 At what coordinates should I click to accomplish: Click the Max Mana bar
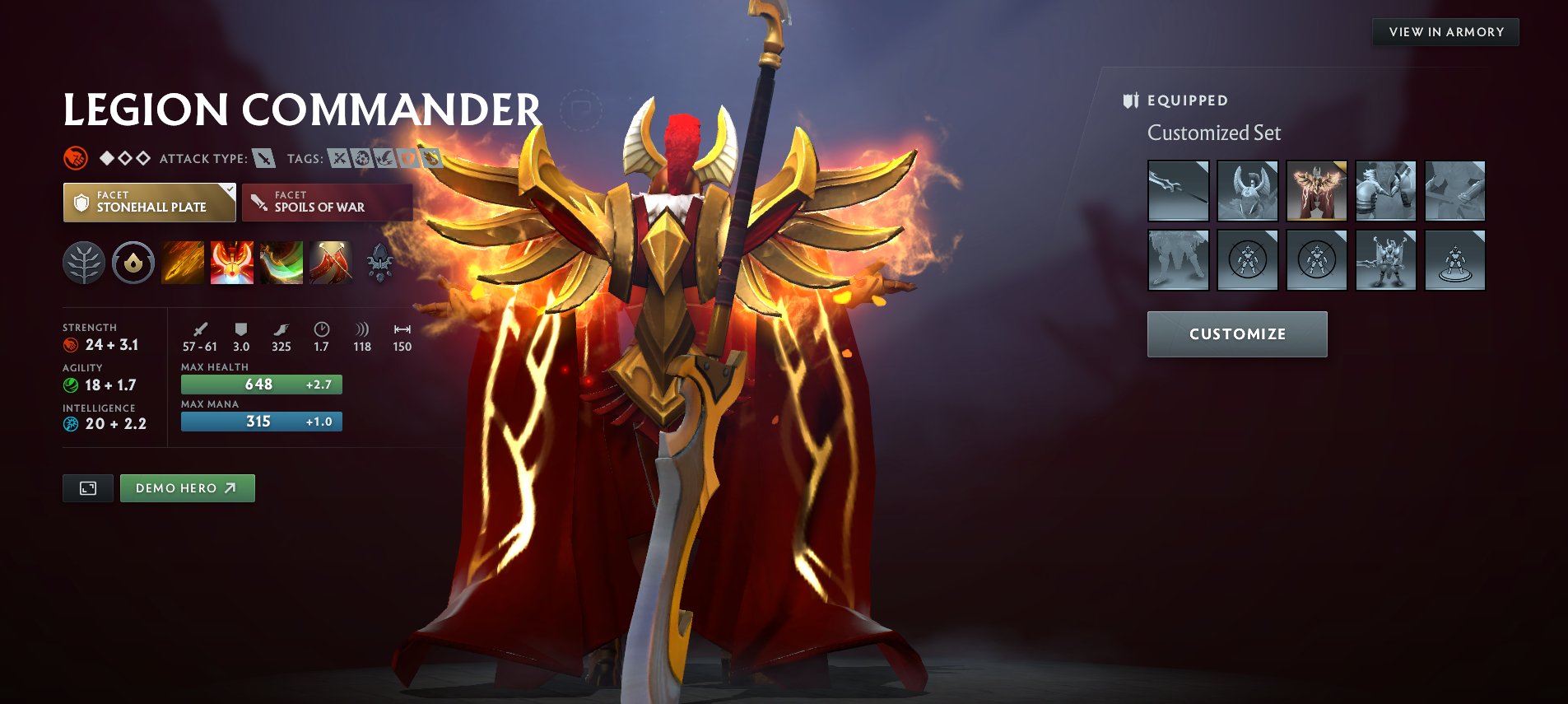click(x=261, y=422)
